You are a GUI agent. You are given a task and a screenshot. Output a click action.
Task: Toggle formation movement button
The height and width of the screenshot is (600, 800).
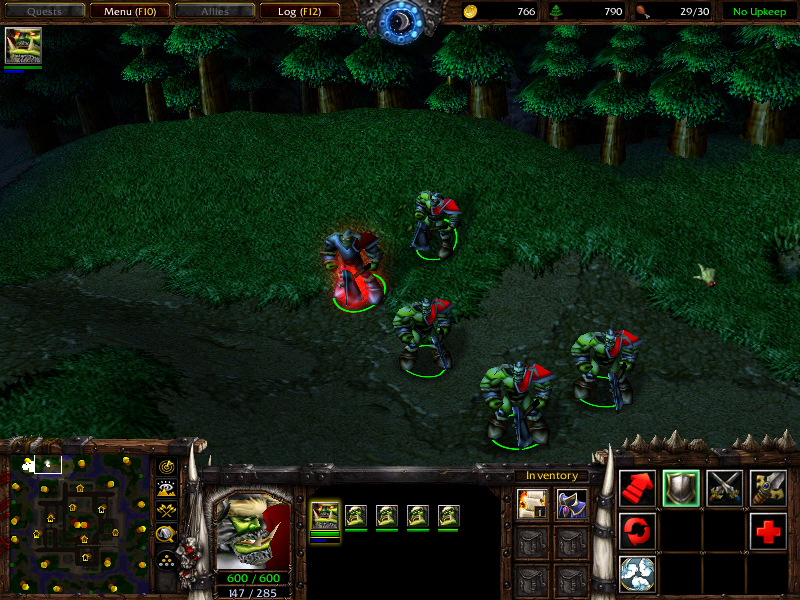[166, 559]
